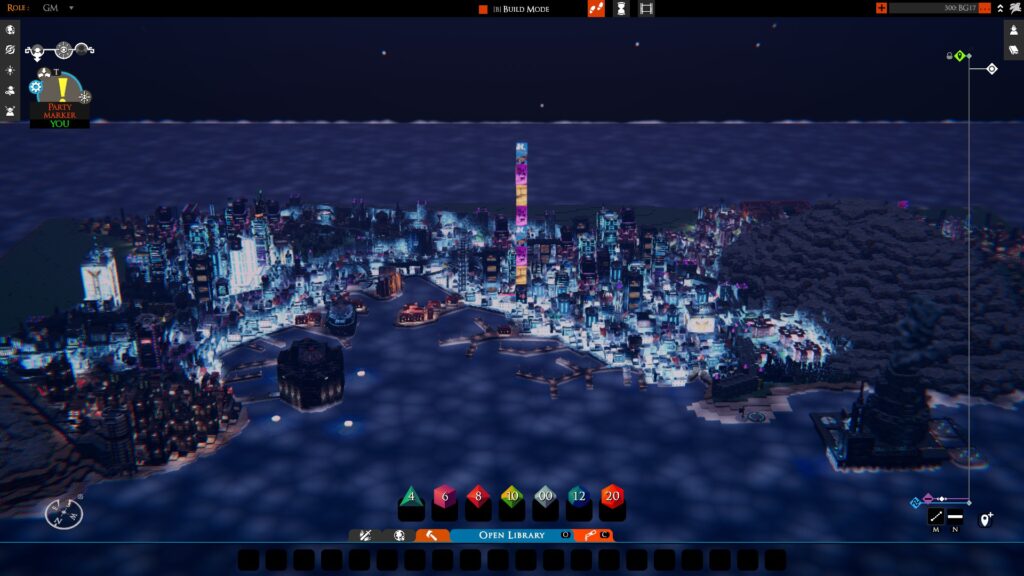Open the Library panel

(x=511, y=535)
